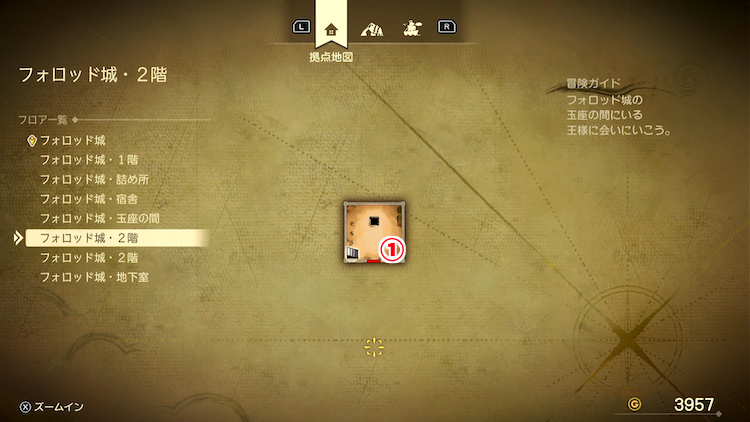Switch to the ship icon map tab
This screenshot has width=750, height=422.
point(410,27)
